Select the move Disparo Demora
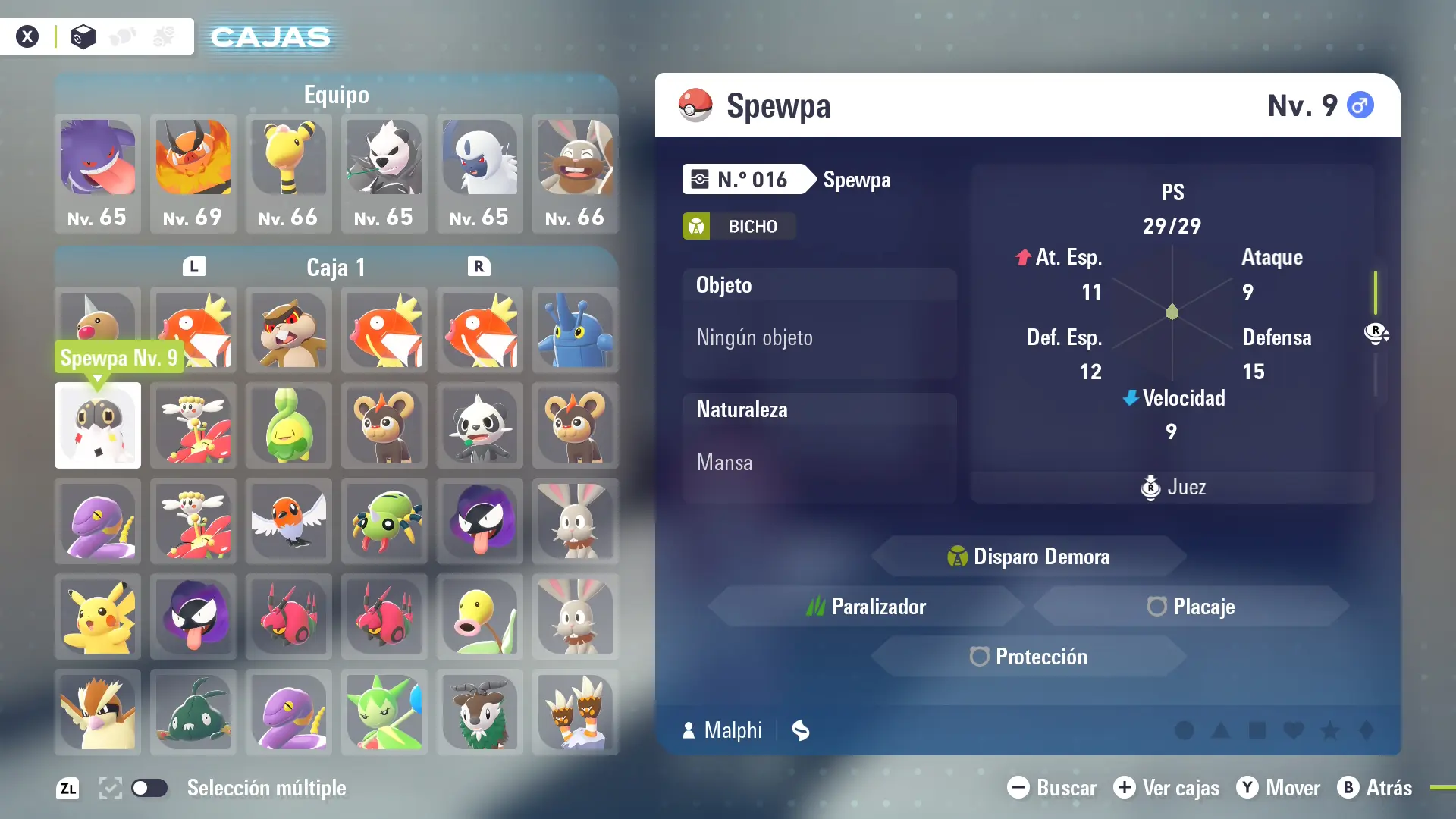This screenshot has height=819, width=1456. coord(1028,557)
